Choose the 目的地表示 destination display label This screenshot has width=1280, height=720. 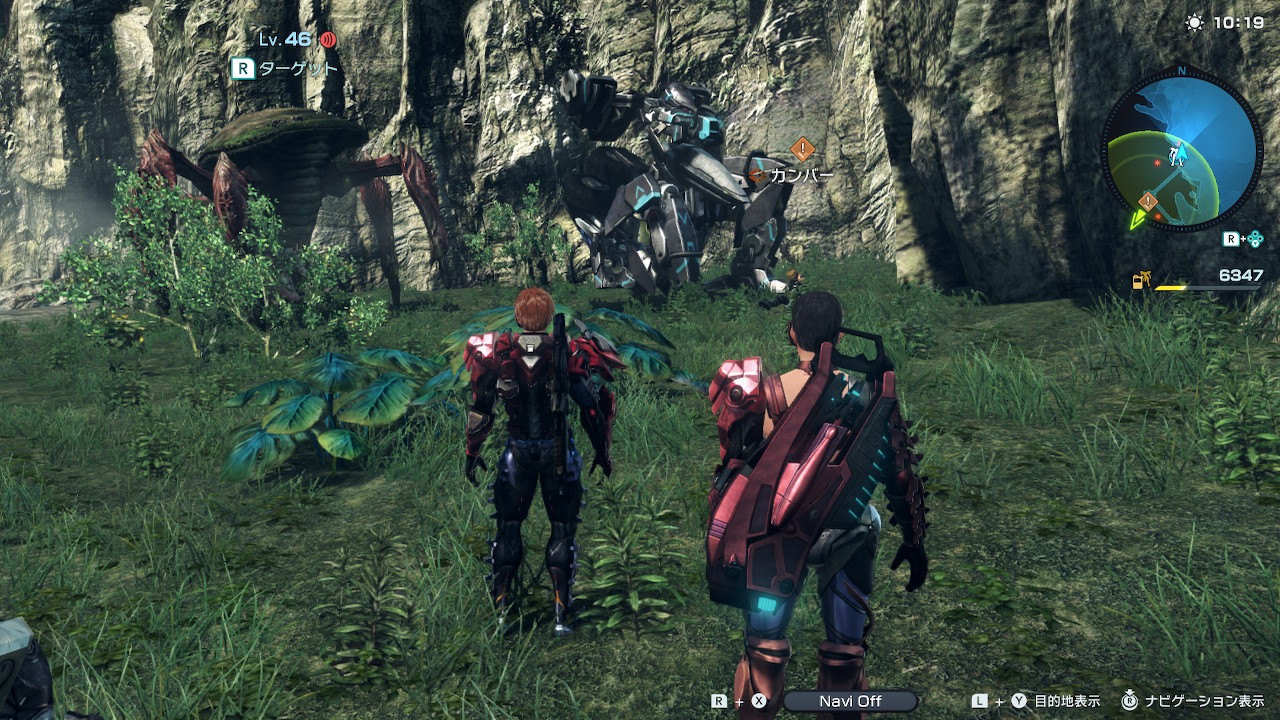click(x=1067, y=701)
